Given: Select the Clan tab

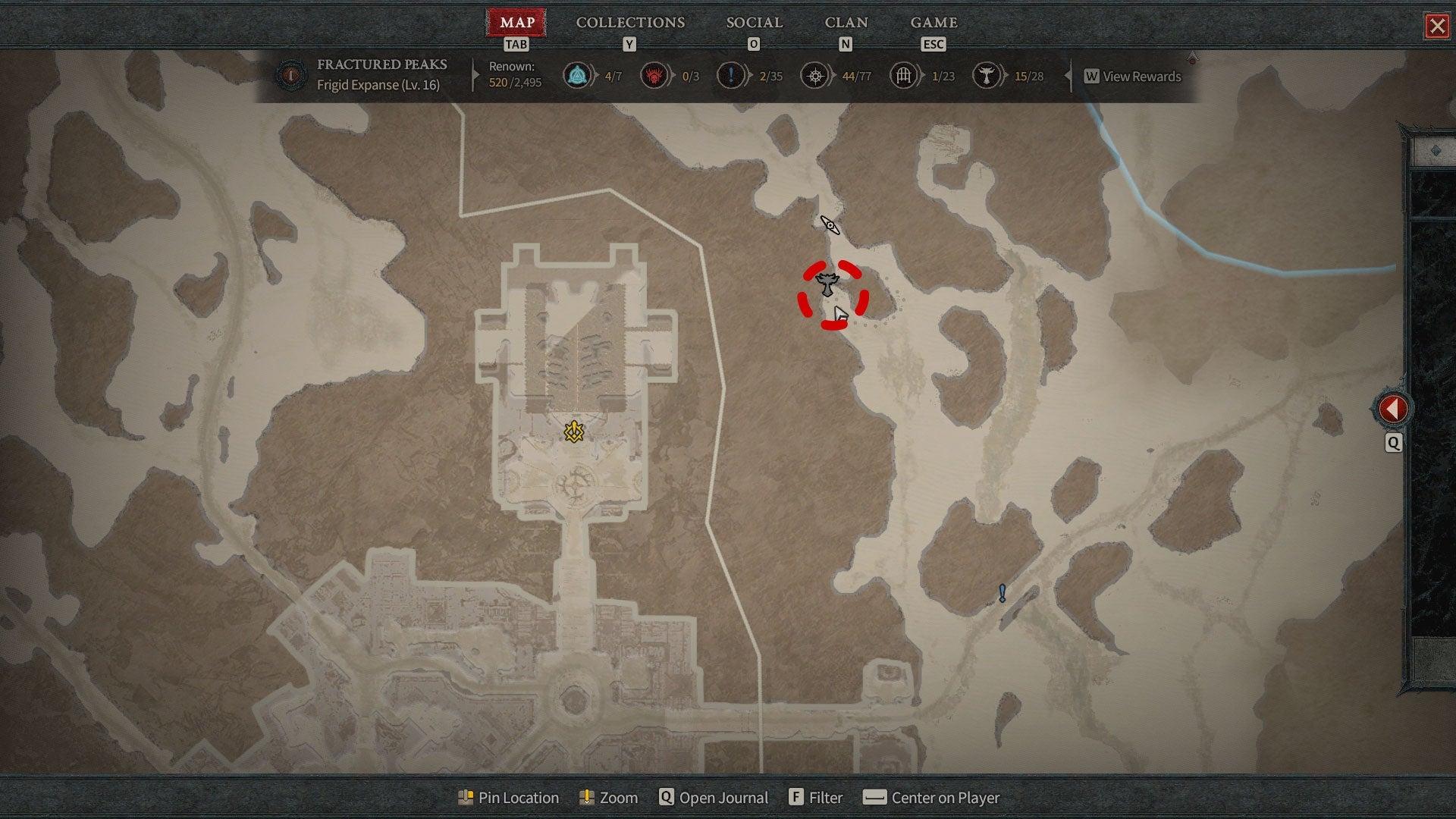Looking at the screenshot, I should pos(846,23).
